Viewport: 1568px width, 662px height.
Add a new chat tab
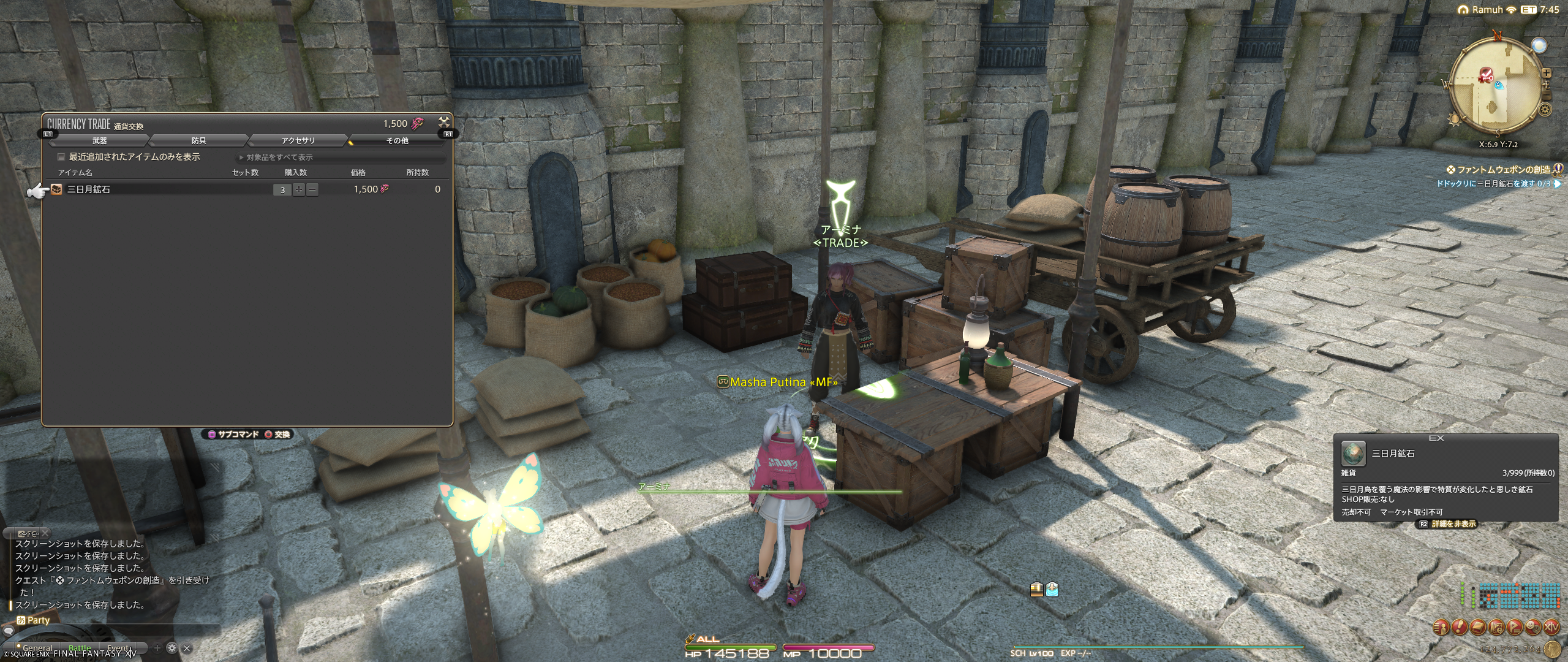click(157, 648)
